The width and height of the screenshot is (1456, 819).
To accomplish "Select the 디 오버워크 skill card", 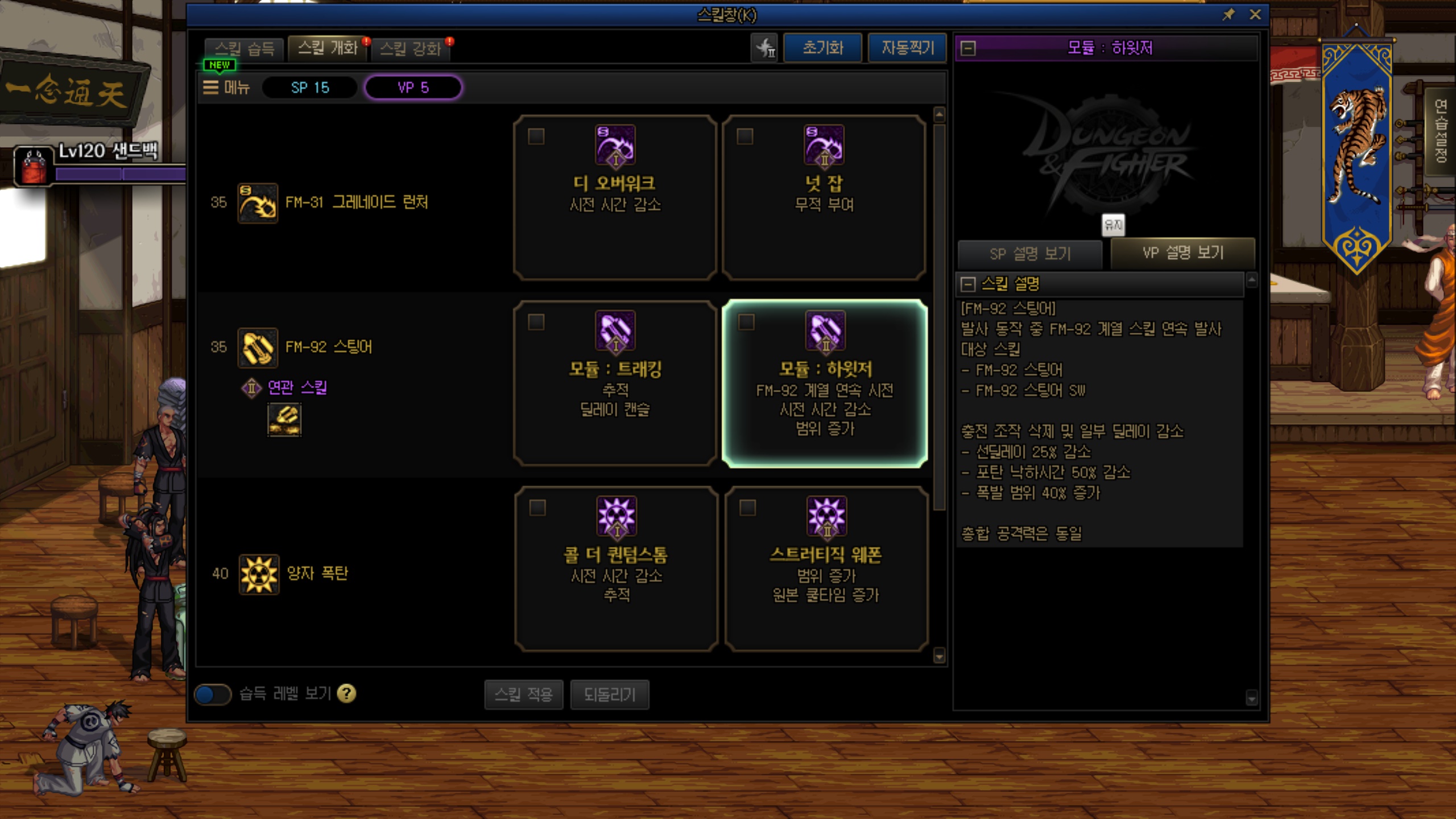I will (615, 197).
